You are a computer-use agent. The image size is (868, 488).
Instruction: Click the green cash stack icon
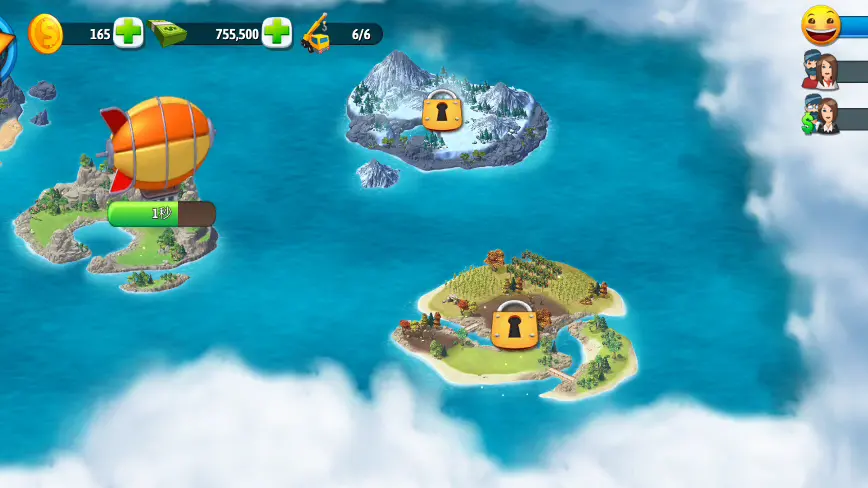[x=166, y=33]
